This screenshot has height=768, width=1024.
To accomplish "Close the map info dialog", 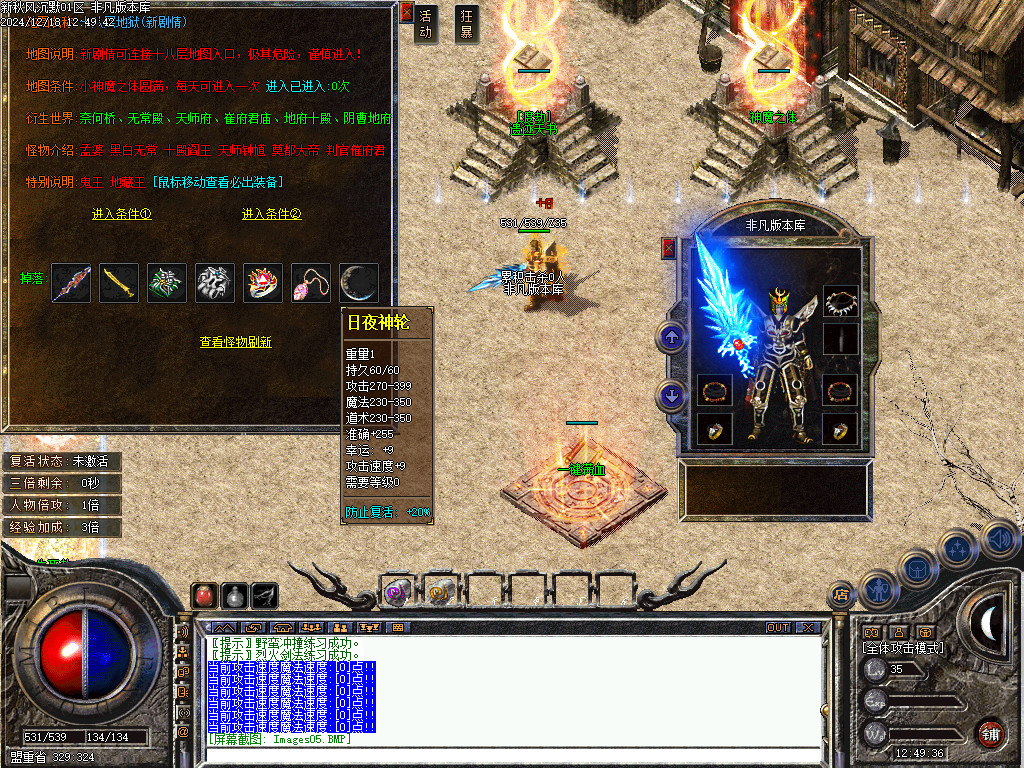I will coord(406,12).
